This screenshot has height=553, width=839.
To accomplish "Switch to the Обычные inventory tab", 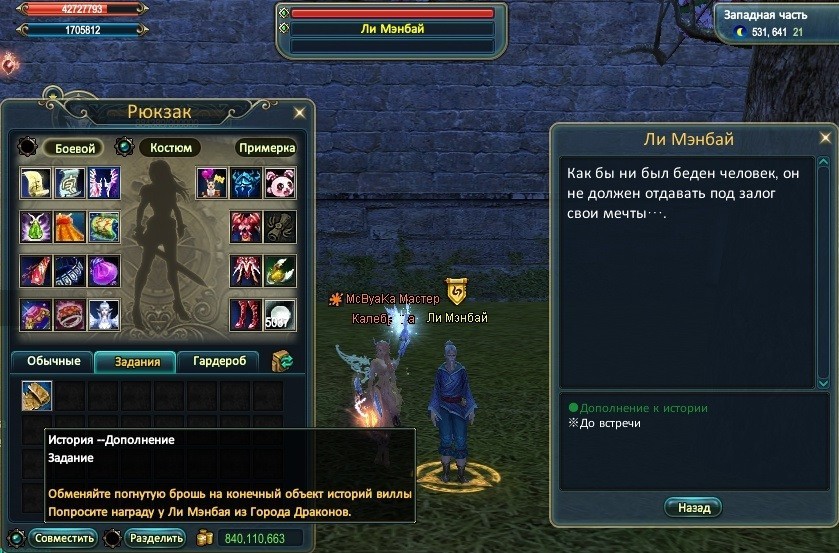I will 51,362.
